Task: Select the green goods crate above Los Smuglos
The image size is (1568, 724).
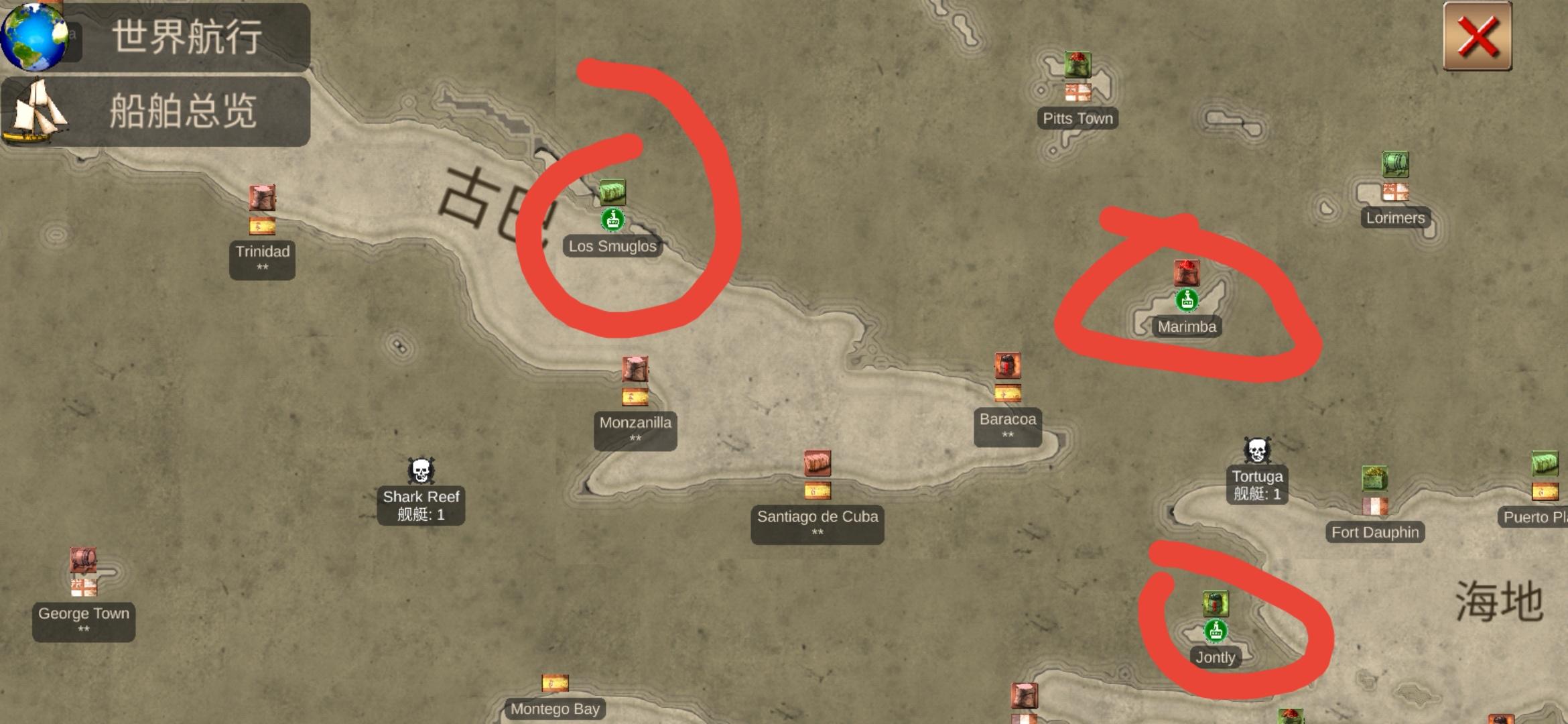Action: click(x=614, y=192)
